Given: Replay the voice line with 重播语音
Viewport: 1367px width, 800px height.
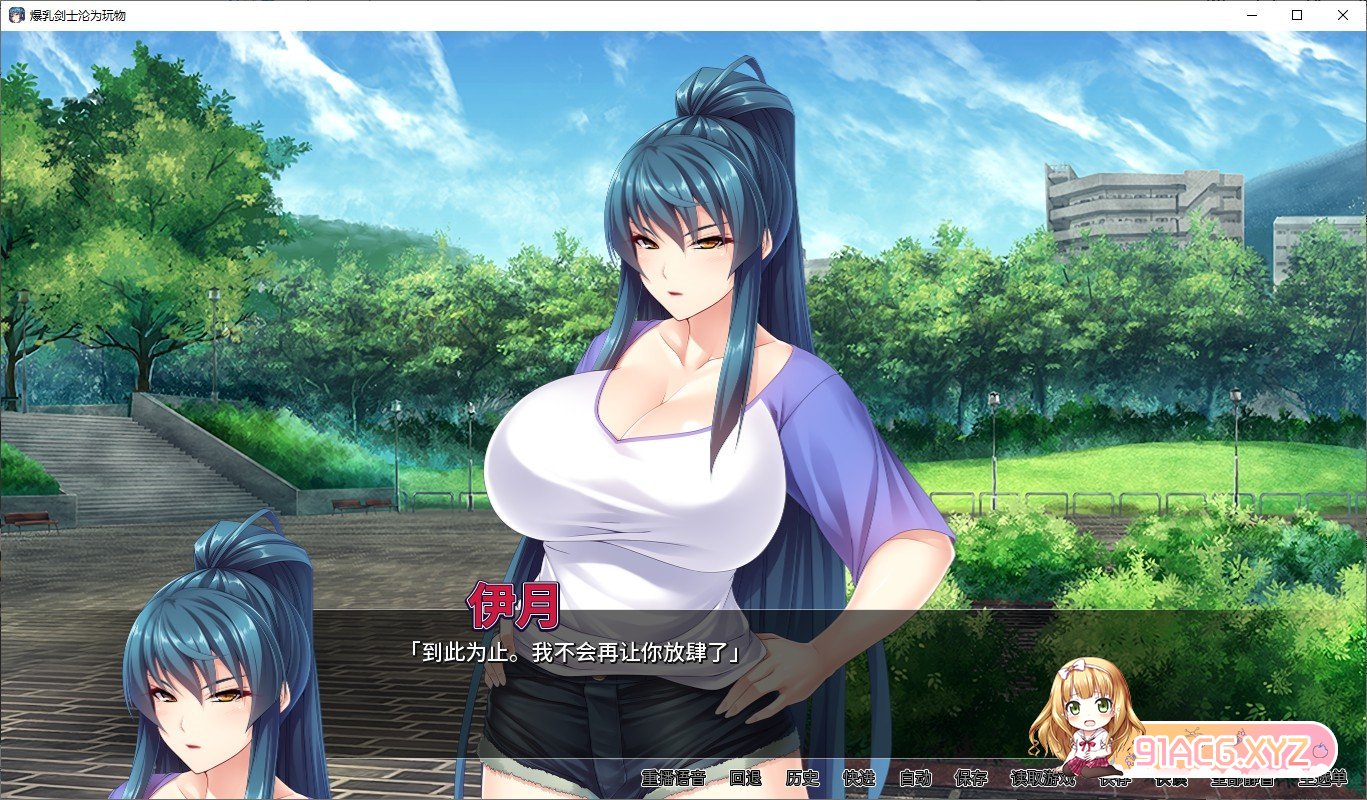Looking at the screenshot, I should [673, 778].
